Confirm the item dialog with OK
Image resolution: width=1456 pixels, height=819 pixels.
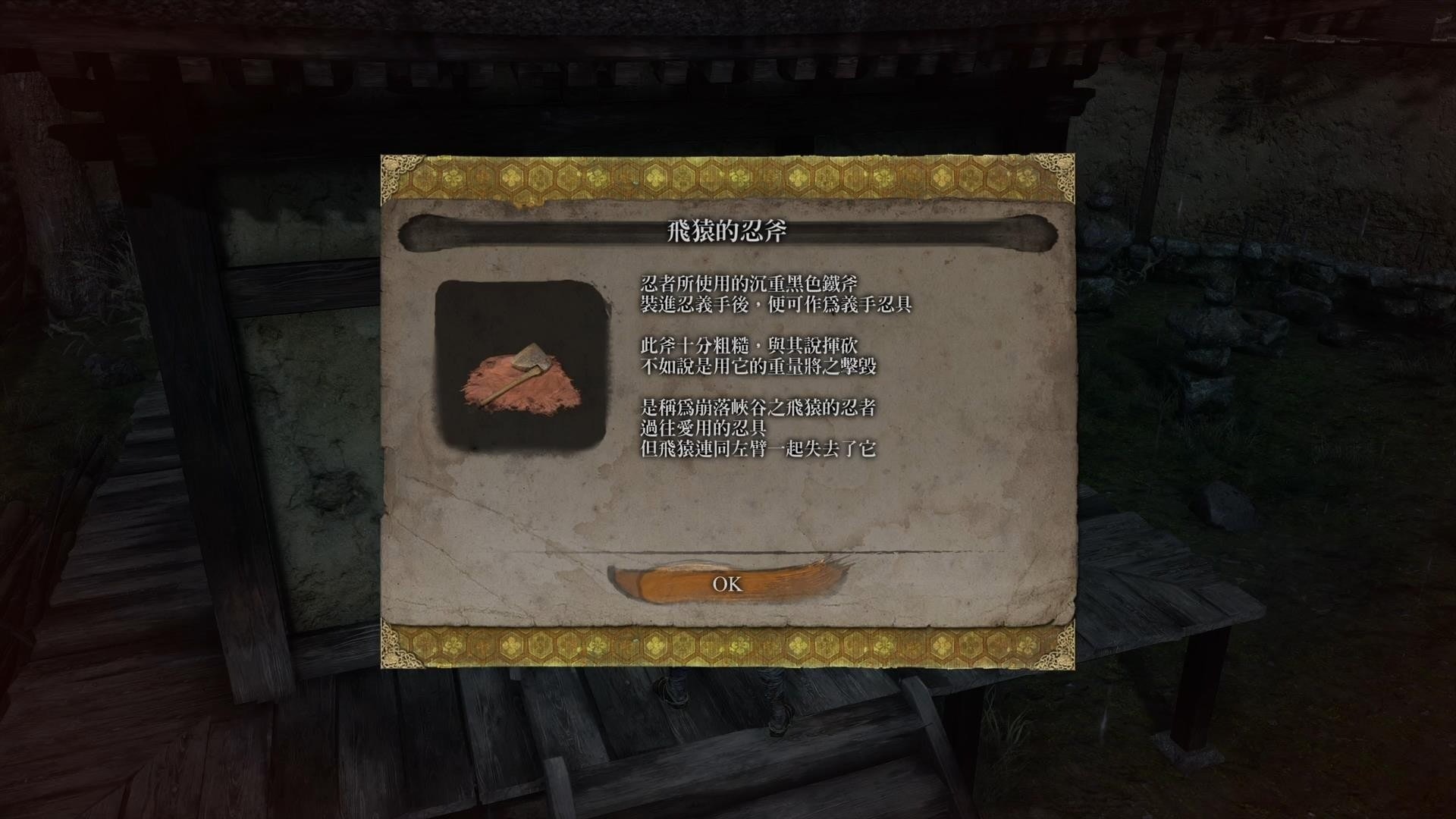[x=727, y=583]
